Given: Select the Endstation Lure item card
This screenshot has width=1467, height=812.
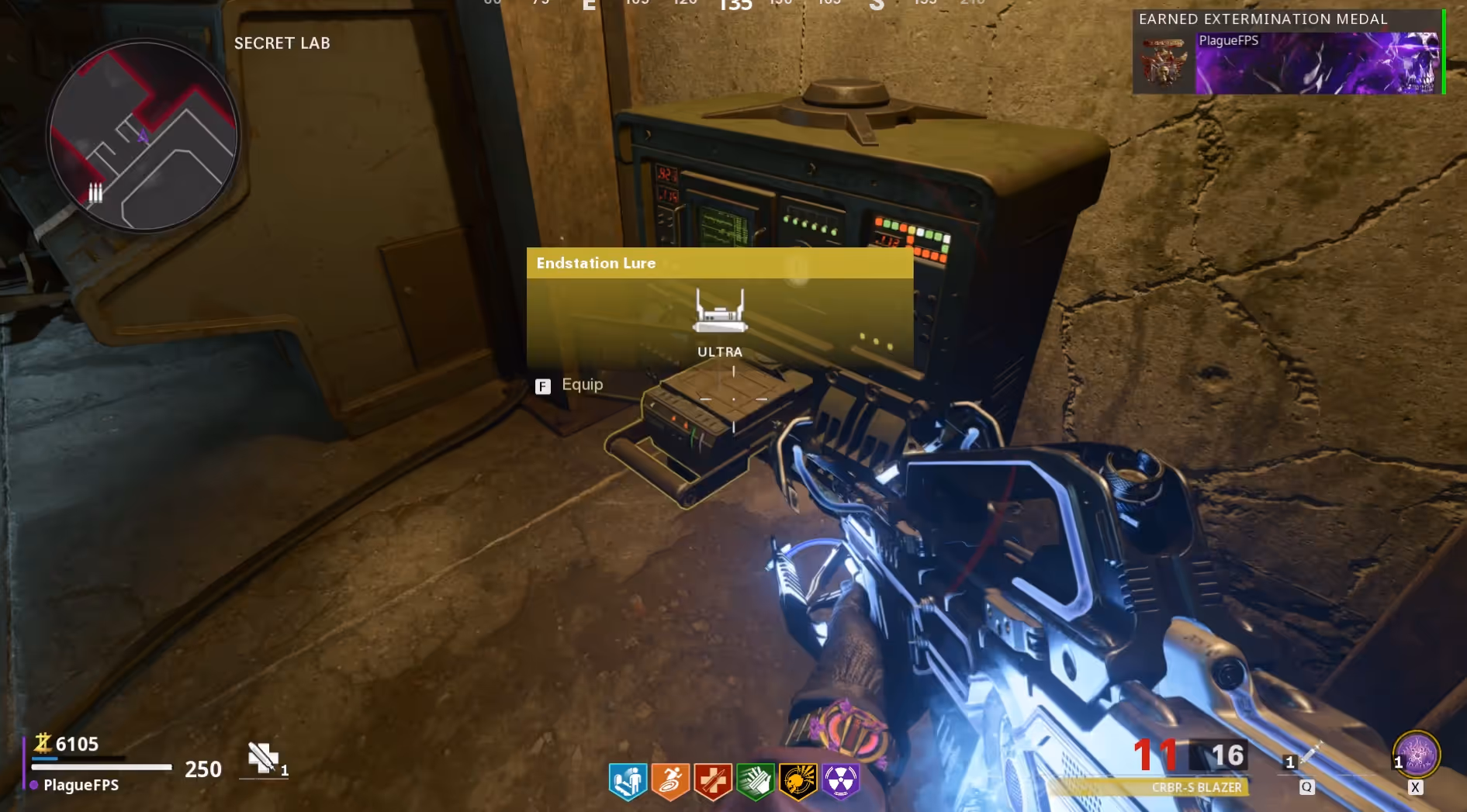Looking at the screenshot, I should (x=719, y=308).
